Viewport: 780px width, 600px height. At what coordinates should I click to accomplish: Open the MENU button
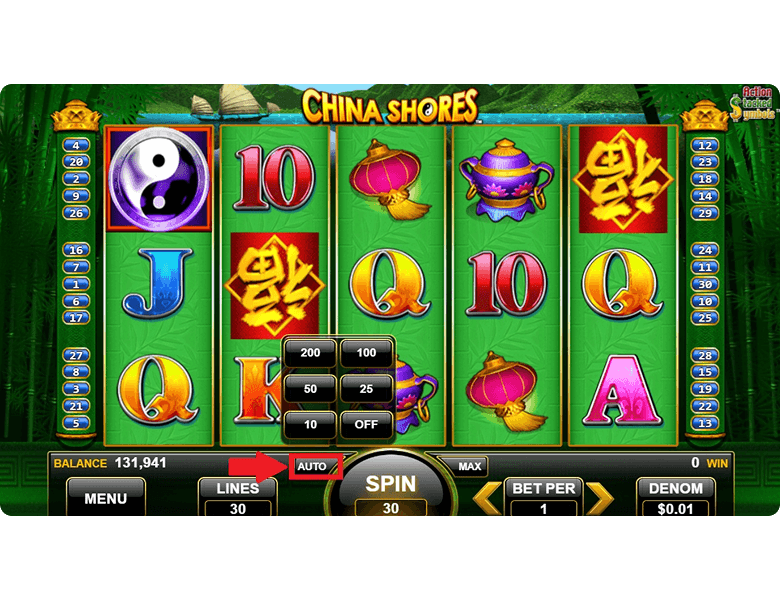(105, 498)
